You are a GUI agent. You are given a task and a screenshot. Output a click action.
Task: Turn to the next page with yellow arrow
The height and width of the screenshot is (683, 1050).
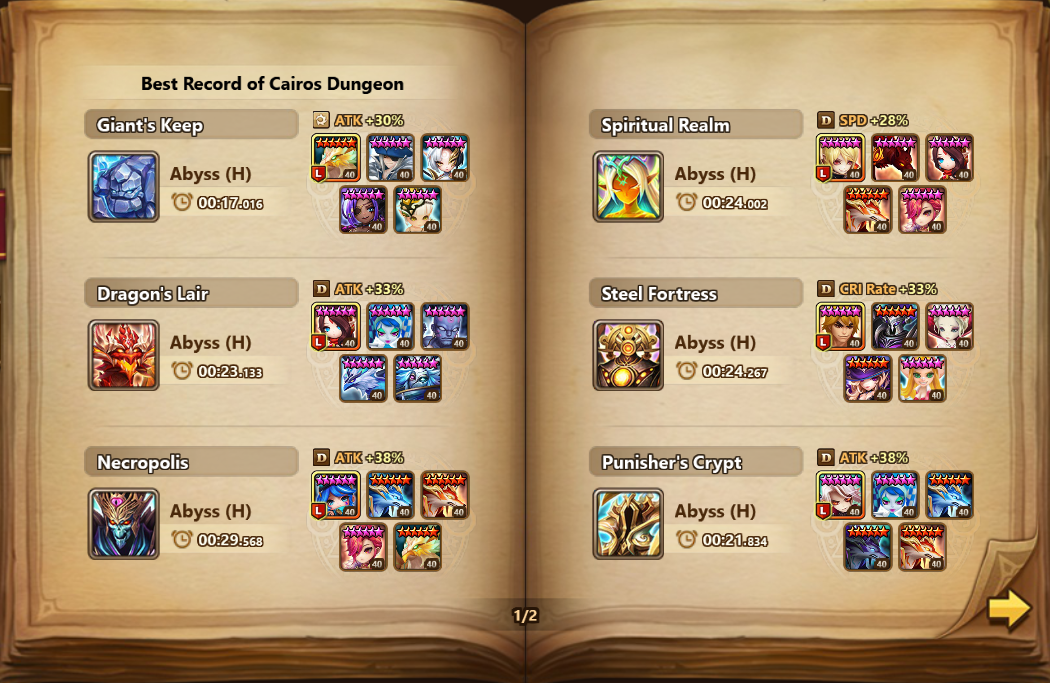click(x=1008, y=609)
